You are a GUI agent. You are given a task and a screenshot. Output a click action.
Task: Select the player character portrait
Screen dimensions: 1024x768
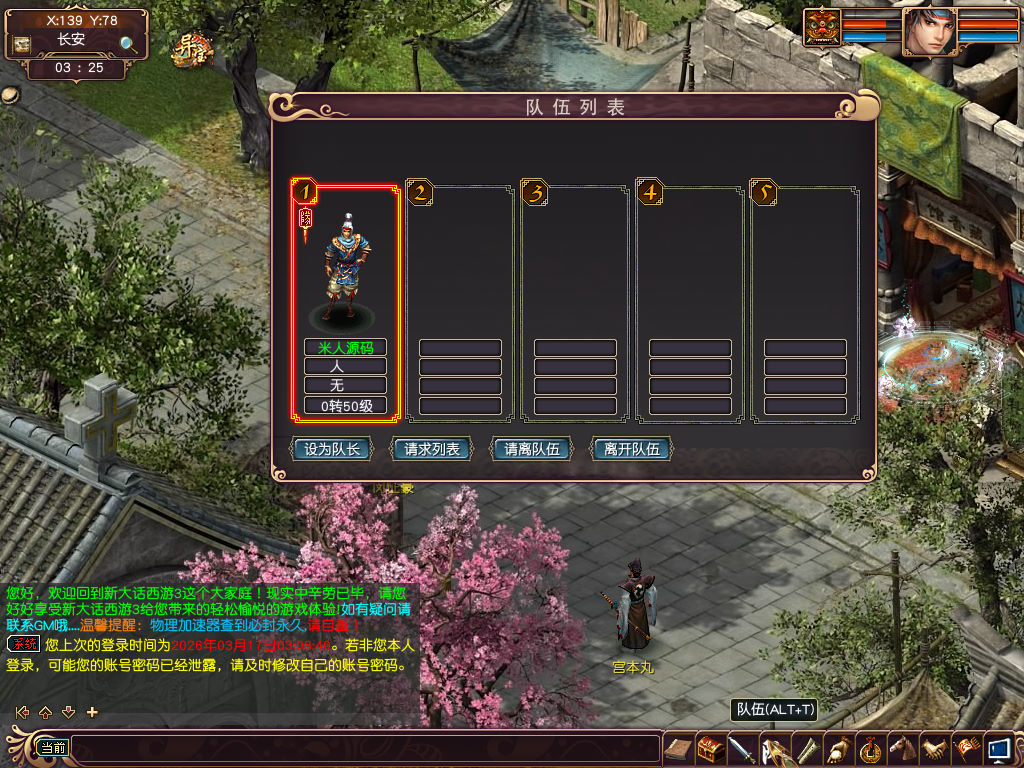pyautogui.click(x=929, y=32)
